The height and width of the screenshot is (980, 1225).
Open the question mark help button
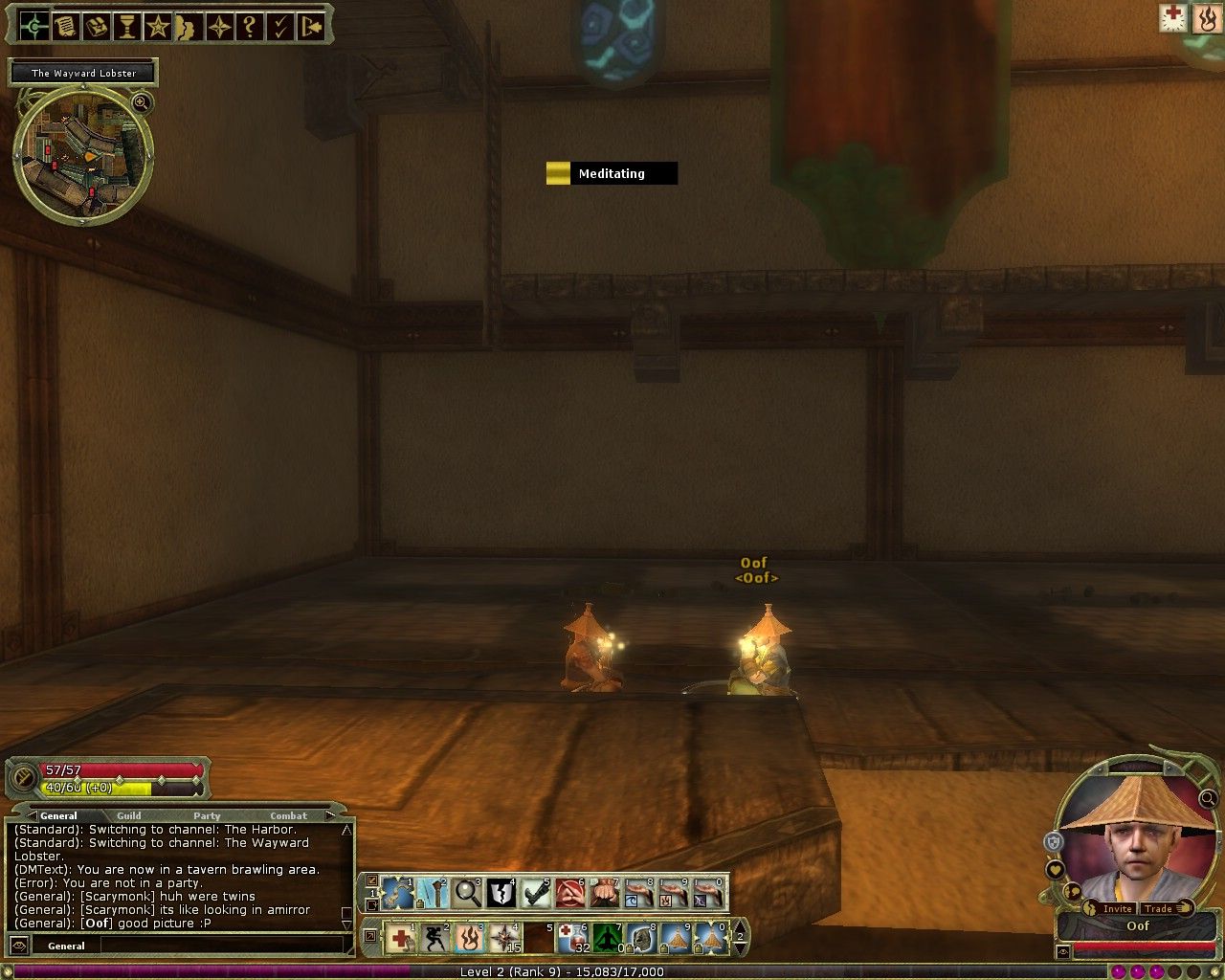[x=250, y=27]
